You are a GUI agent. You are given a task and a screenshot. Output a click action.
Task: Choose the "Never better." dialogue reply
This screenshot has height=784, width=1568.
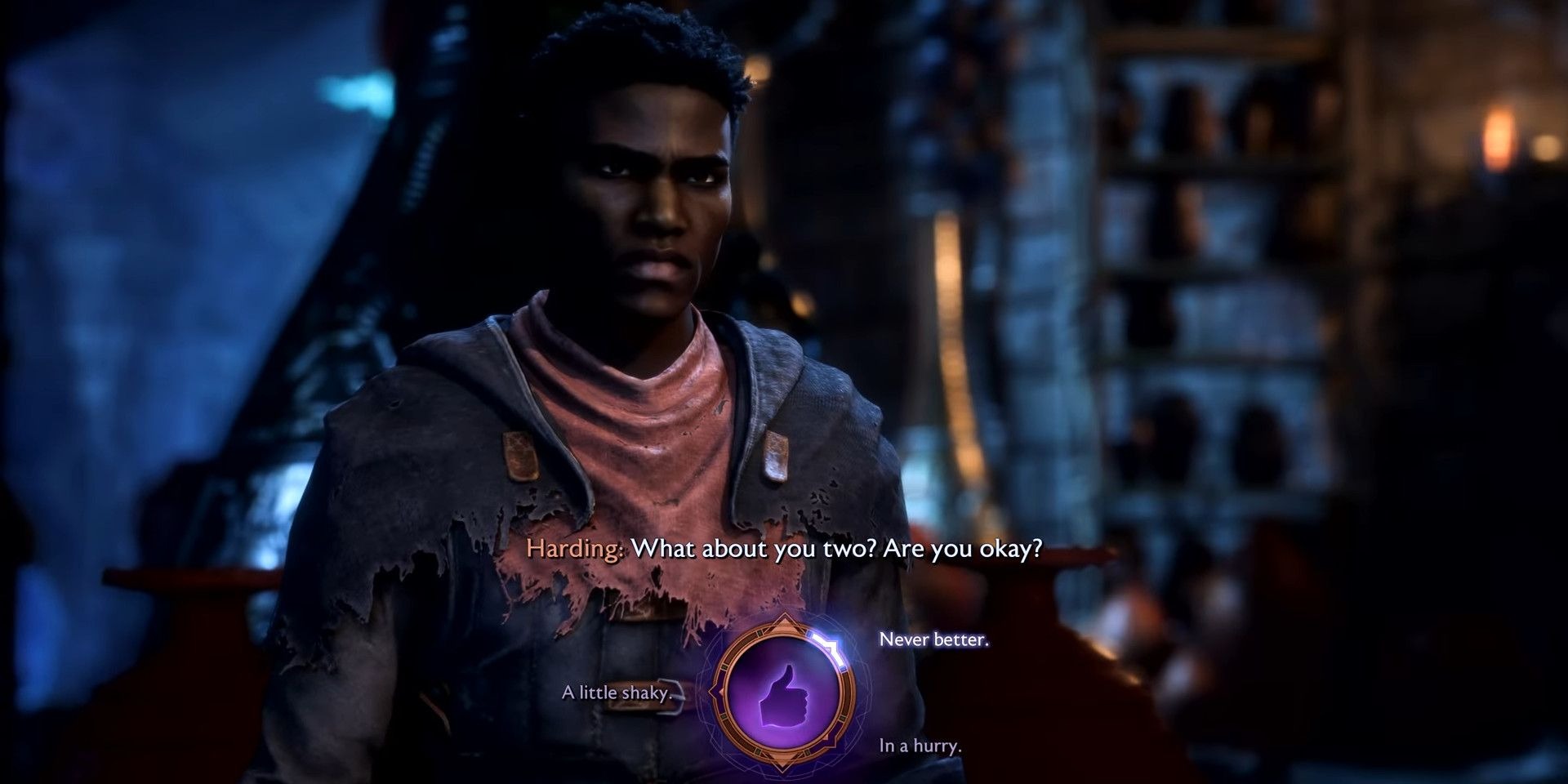(933, 639)
